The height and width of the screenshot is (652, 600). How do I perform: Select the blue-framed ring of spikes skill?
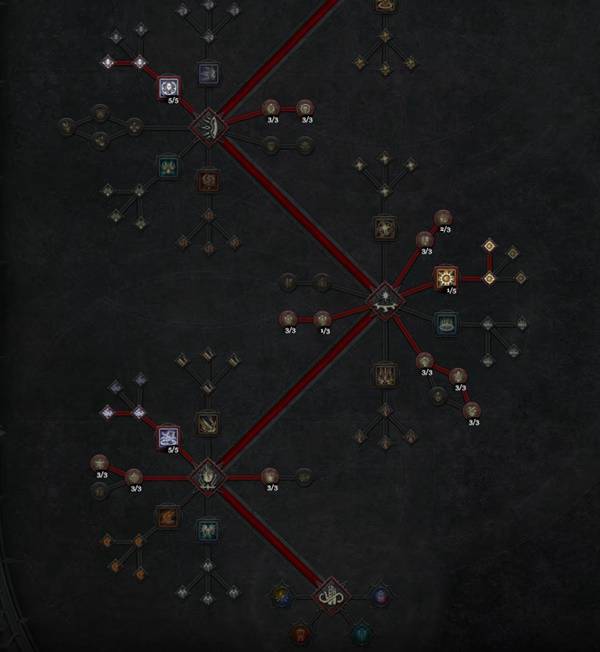(445, 323)
